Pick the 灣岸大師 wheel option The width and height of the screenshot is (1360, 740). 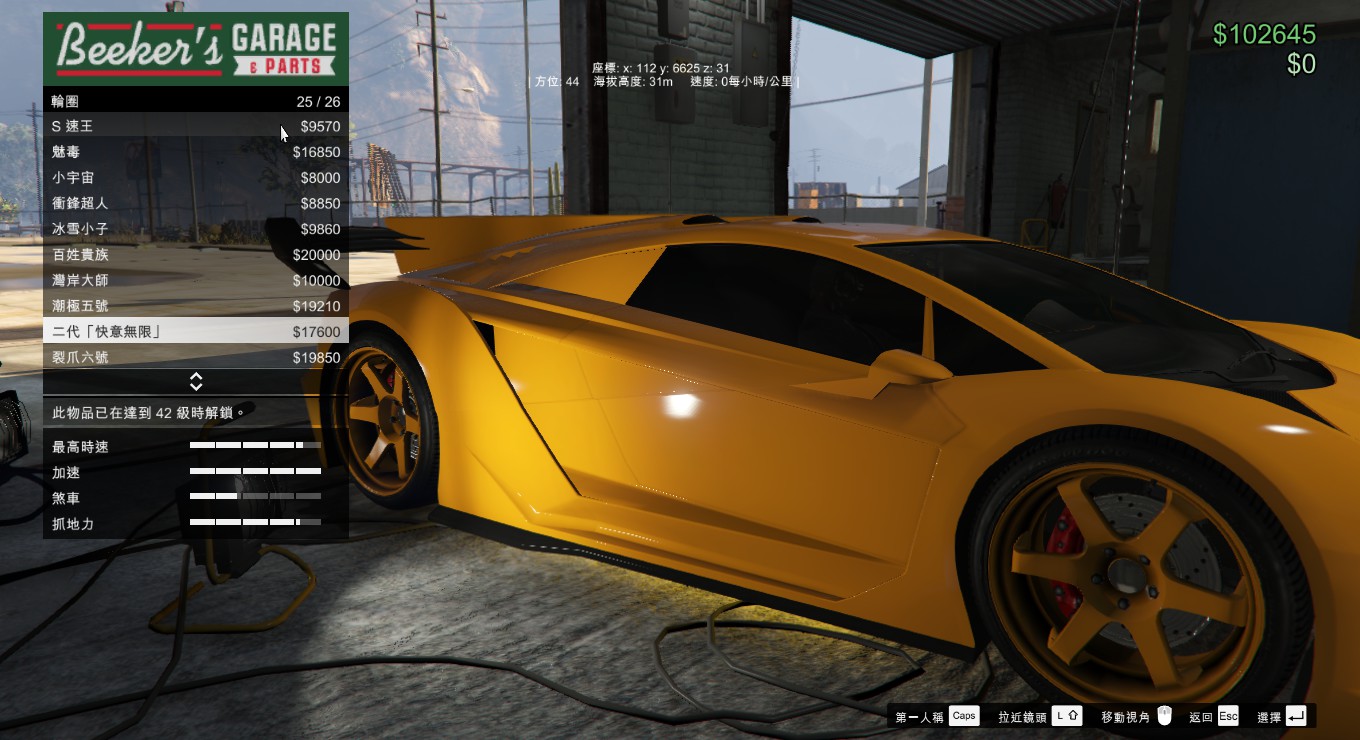pyautogui.click(x=195, y=281)
